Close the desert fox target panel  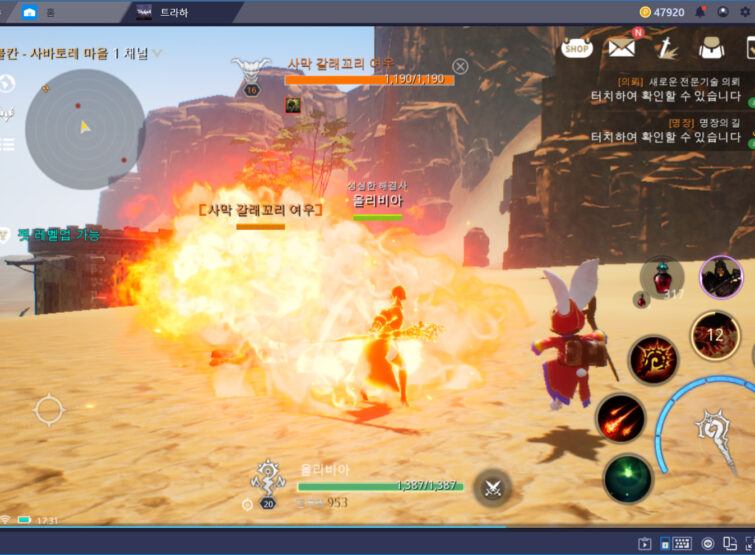pos(460,66)
